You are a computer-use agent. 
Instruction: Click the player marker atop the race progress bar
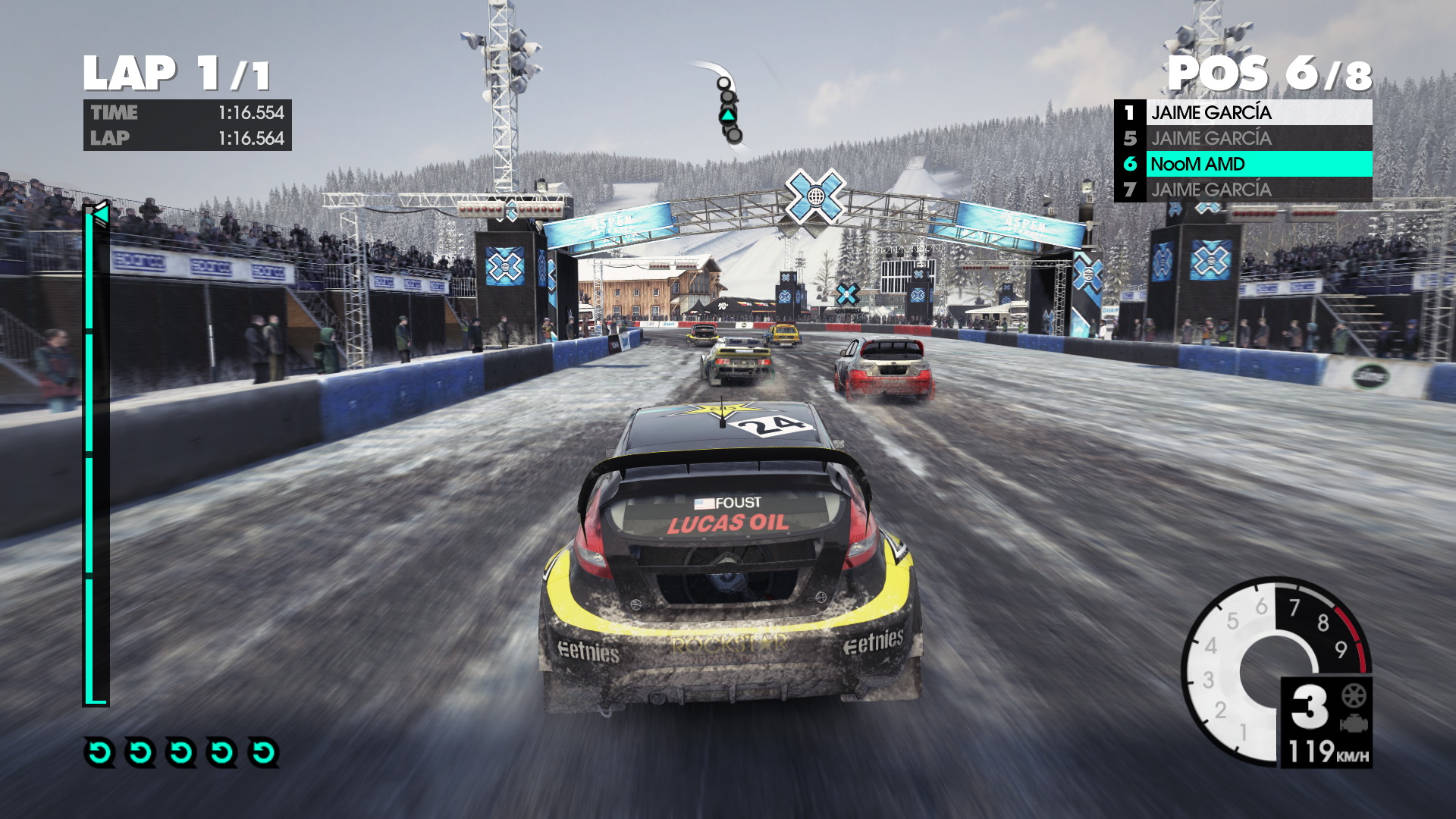pyautogui.click(x=99, y=214)
